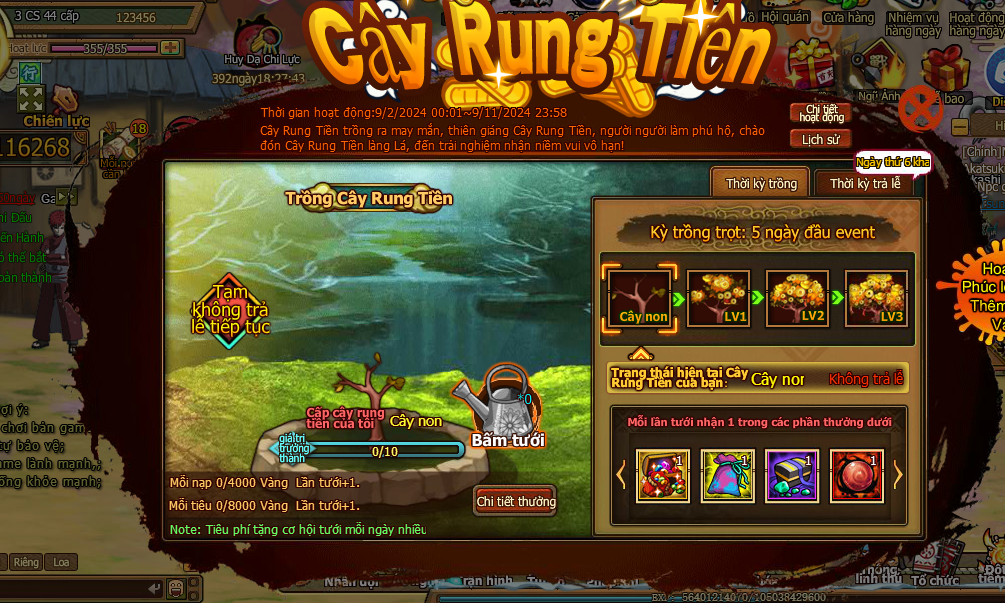Select the LV3 money tree stage

point(876,299)
